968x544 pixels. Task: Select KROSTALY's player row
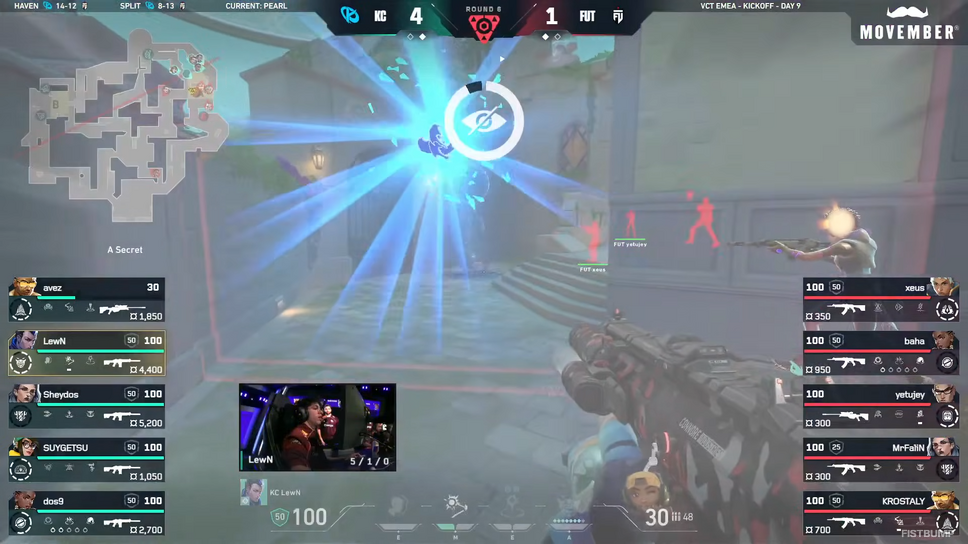coord(881,512)
